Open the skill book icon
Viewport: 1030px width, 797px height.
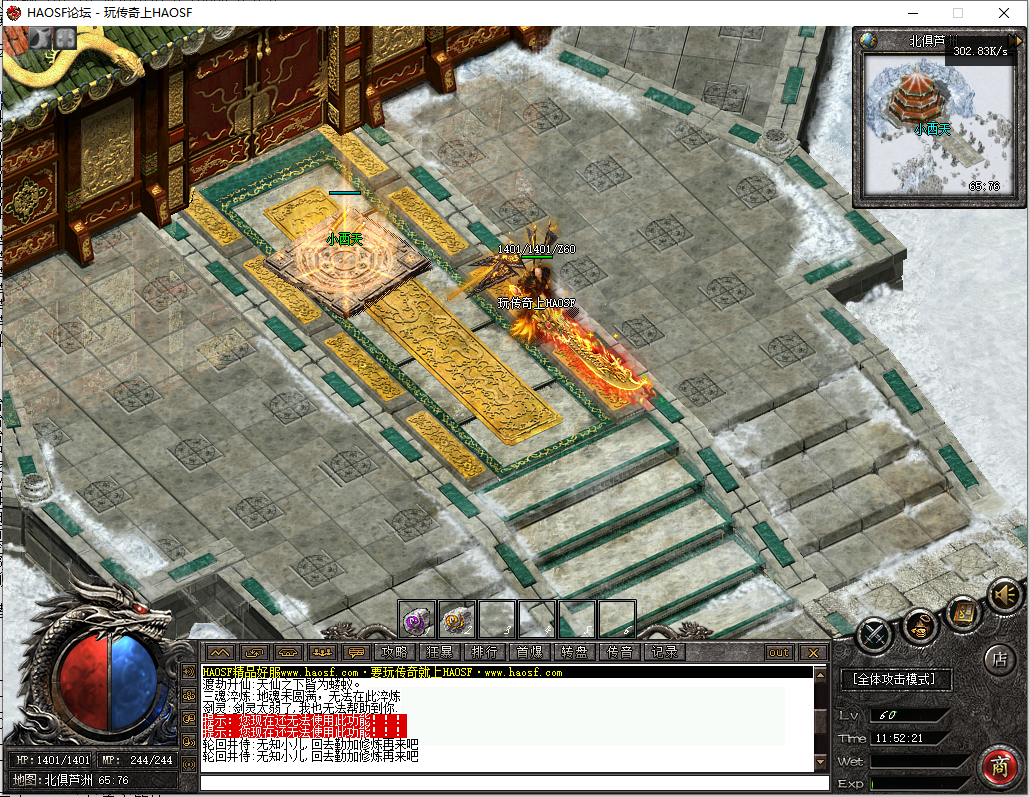[x=963, y=612]
